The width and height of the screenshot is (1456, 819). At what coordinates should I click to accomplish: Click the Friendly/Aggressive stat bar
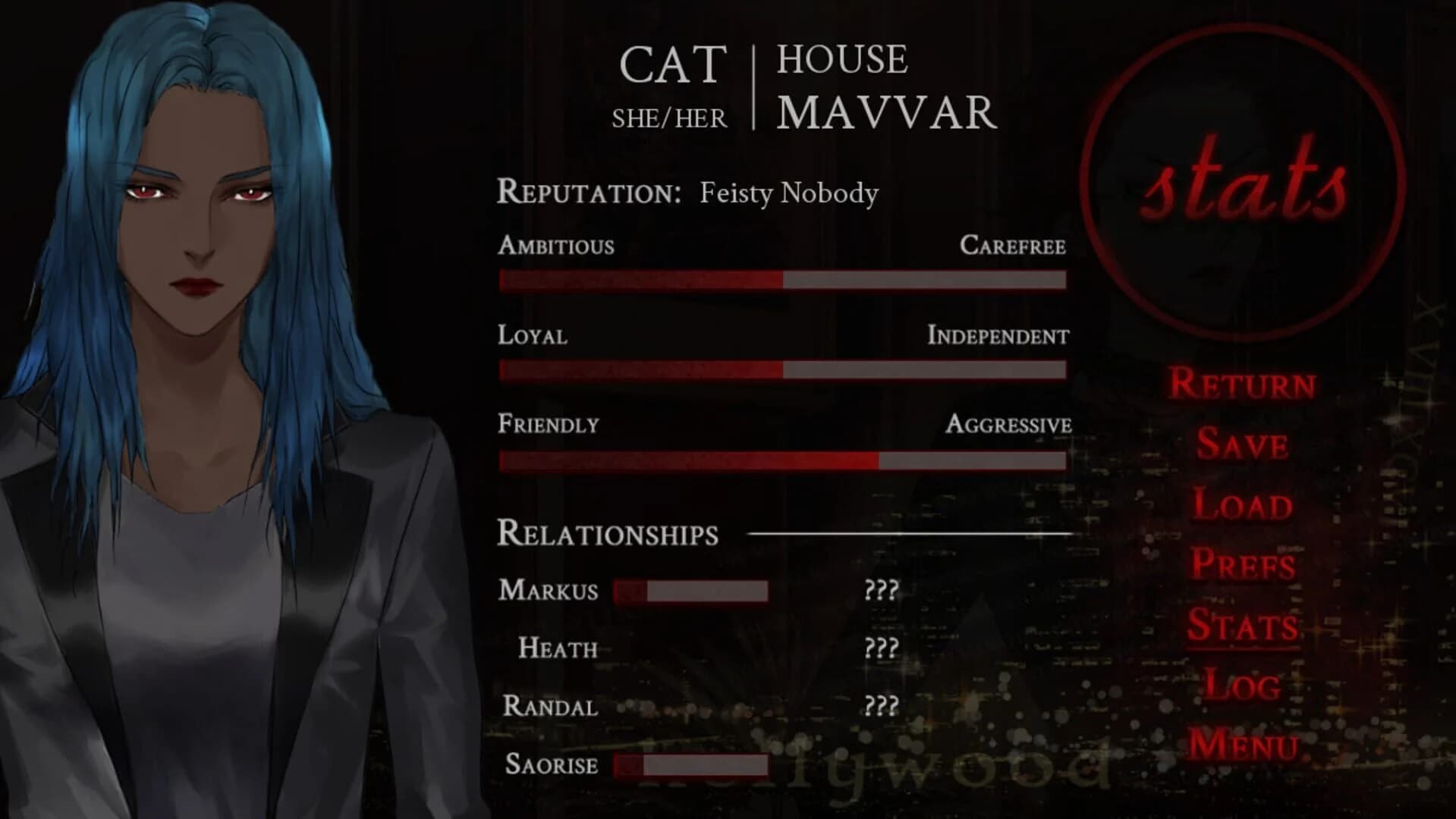tap(781, 460)
